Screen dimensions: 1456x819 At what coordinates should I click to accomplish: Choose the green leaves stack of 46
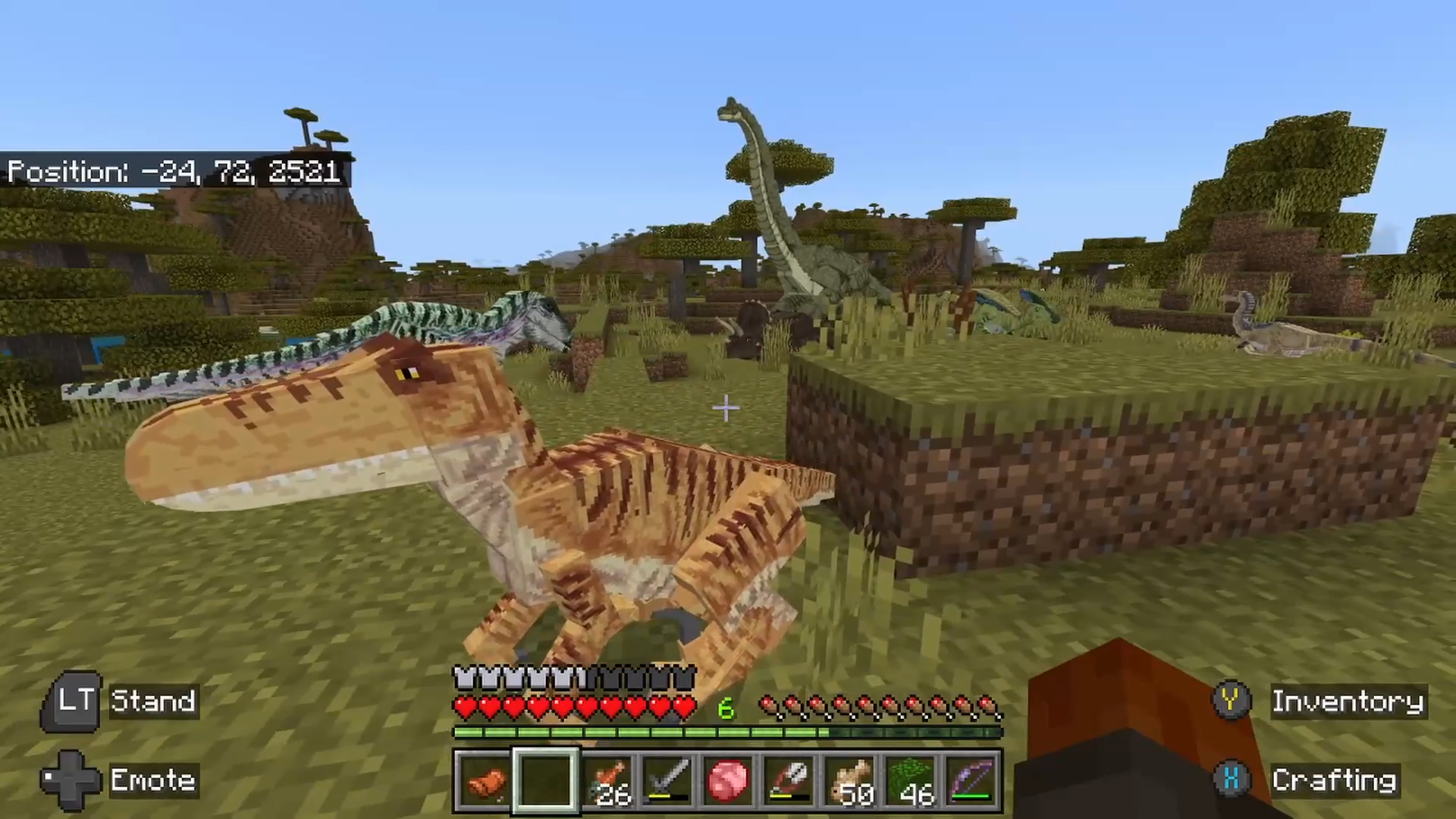click(x=911, y=780)
